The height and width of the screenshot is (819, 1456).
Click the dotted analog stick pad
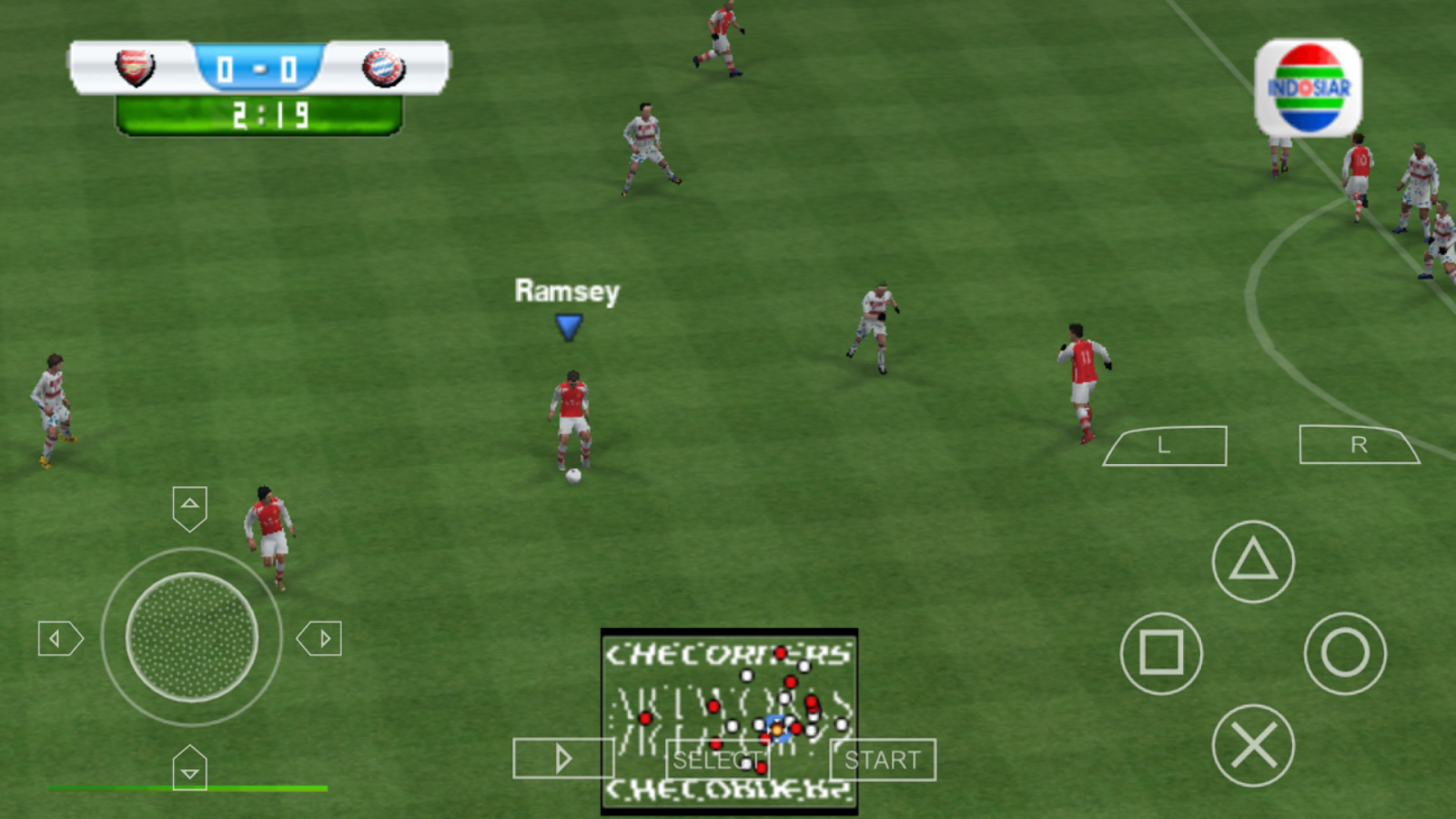pyautogui.click(x=191, y=637)
